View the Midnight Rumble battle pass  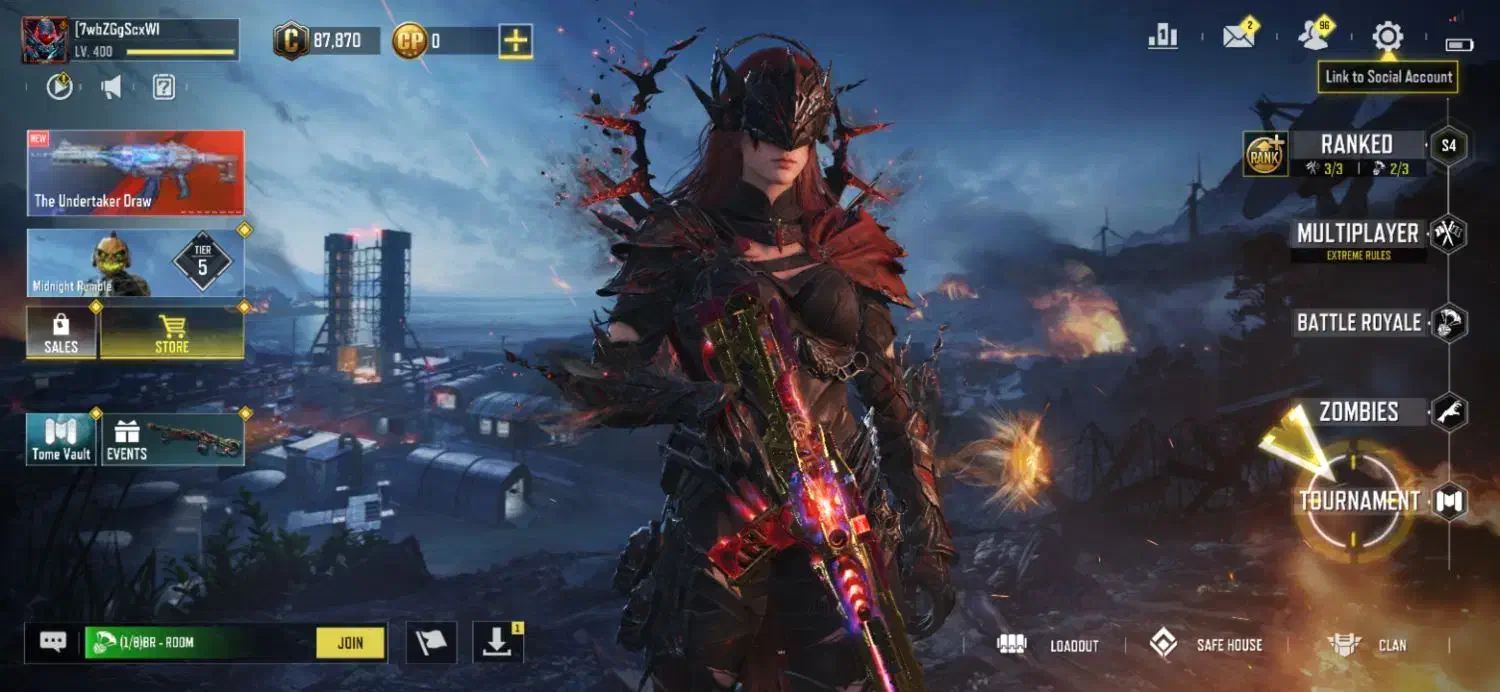click(135, 263)
